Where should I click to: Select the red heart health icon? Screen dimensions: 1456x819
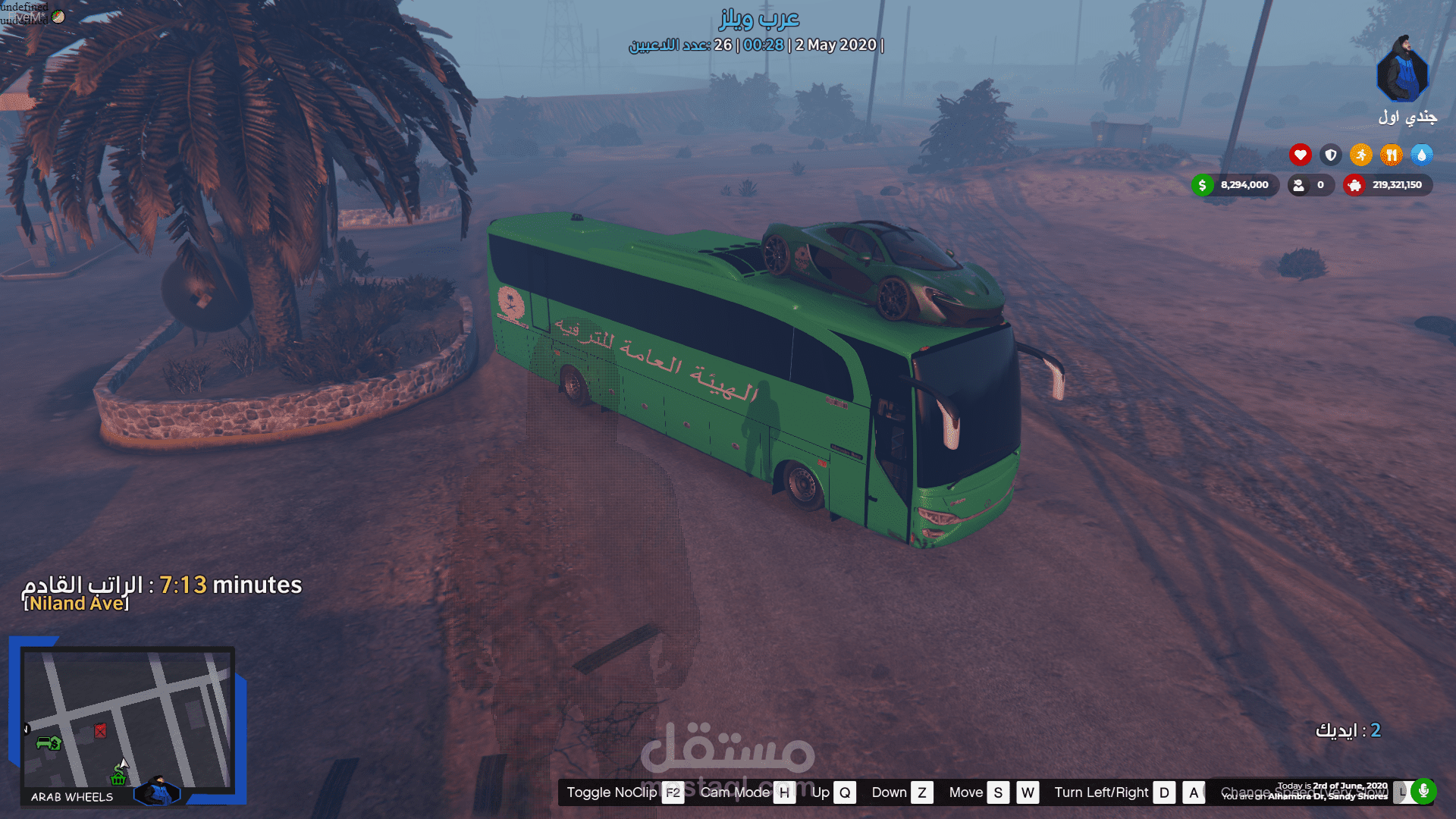[1300, 155]
